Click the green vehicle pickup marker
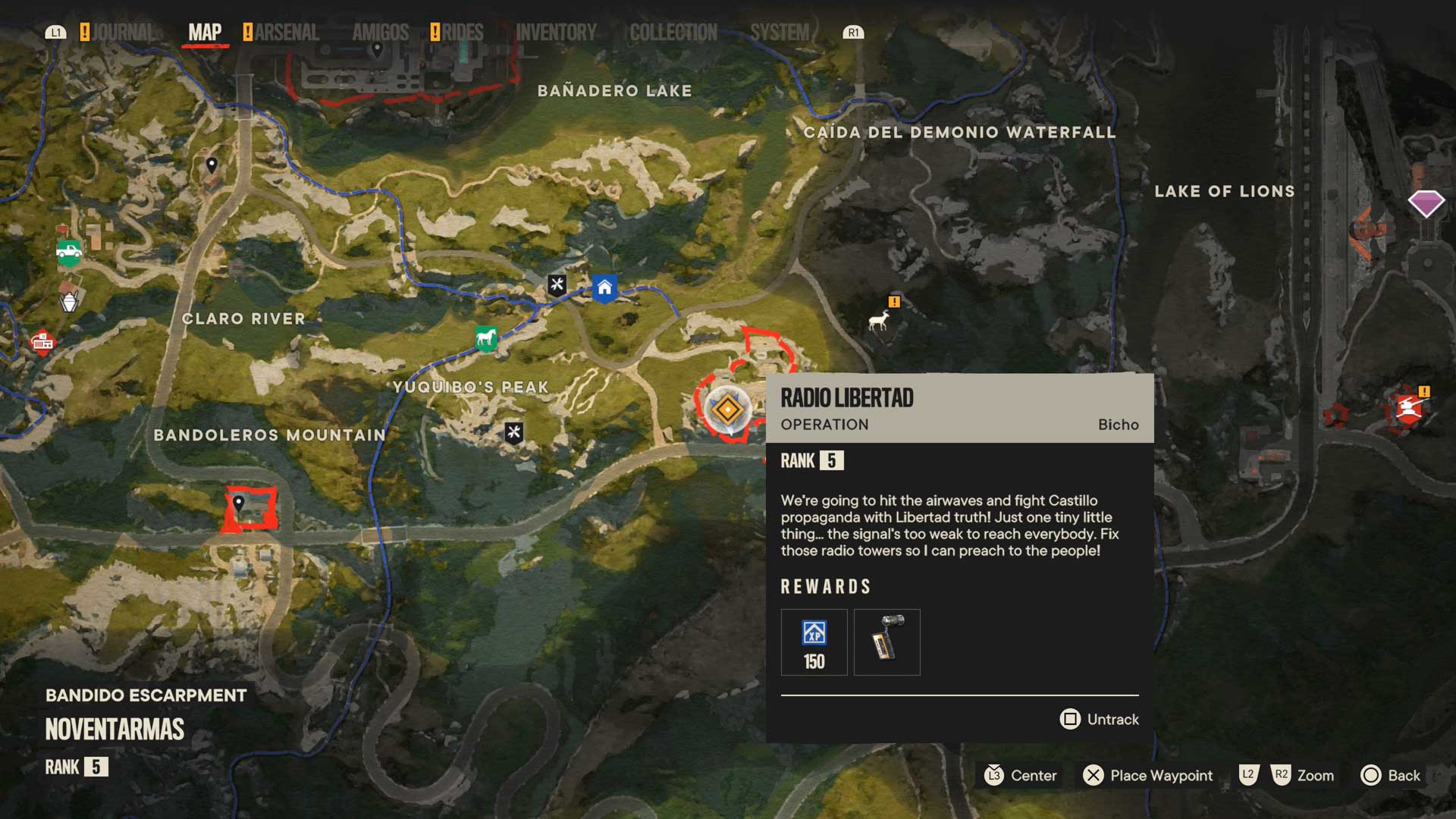Image resolution: width=1456 pixels, height=819 pixels. tap(69, 251)
